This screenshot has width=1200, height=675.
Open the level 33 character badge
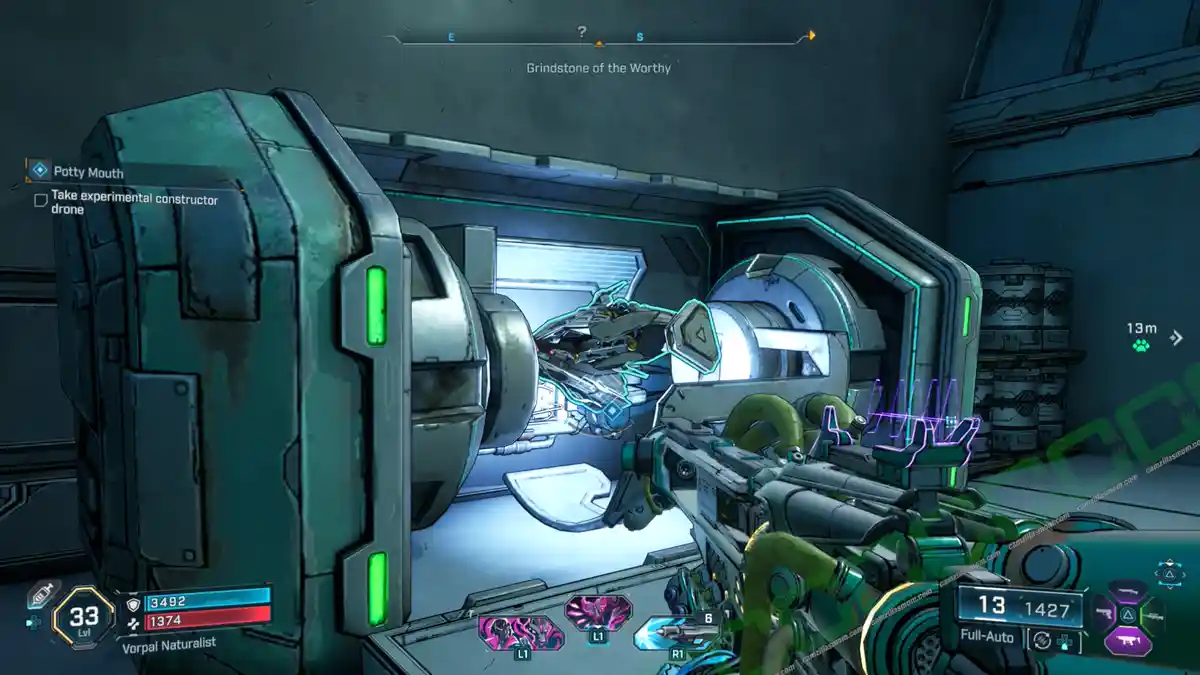click(x=82, y=619)
